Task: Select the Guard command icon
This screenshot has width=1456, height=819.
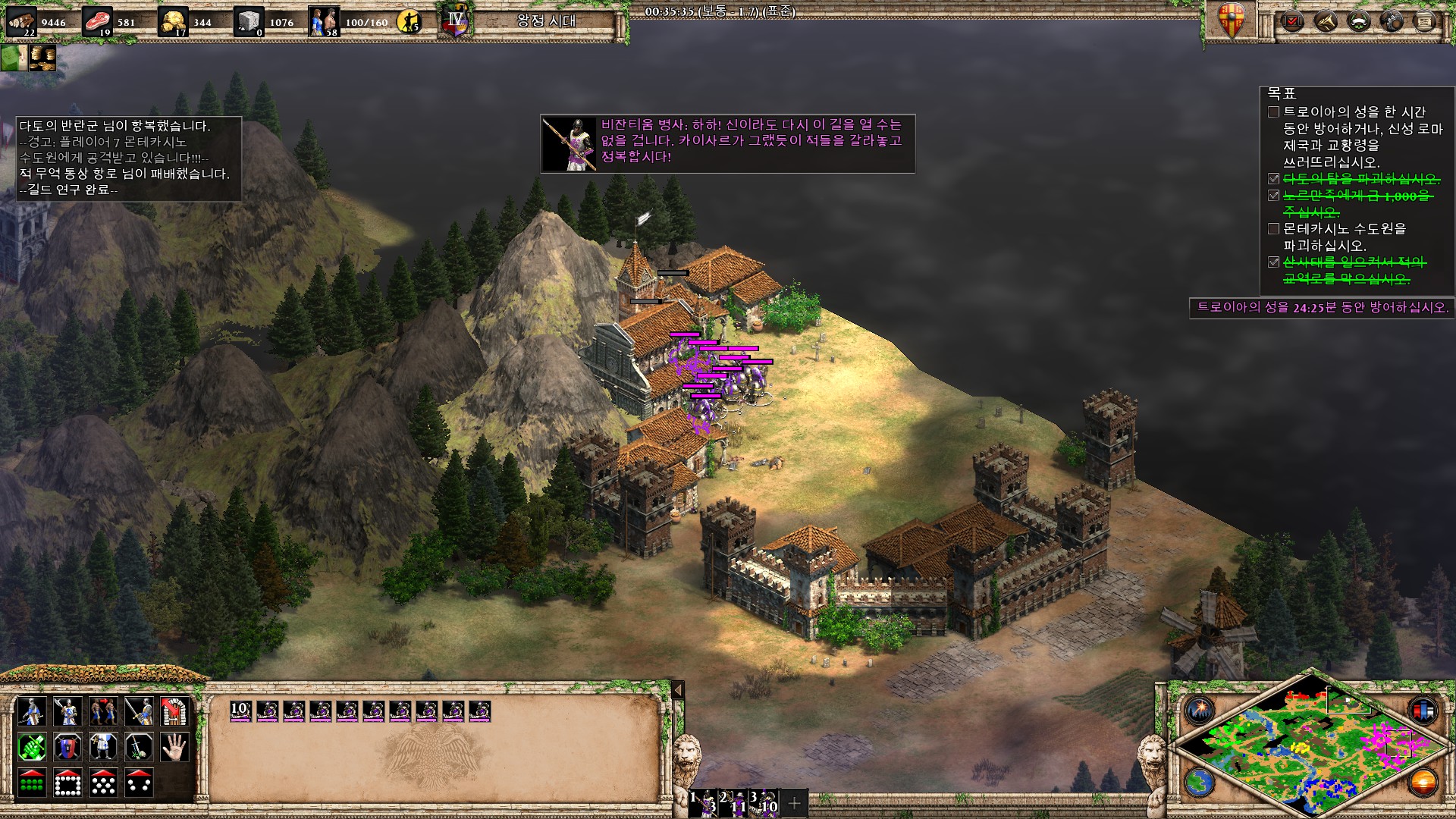Action: tap(67, 711)
